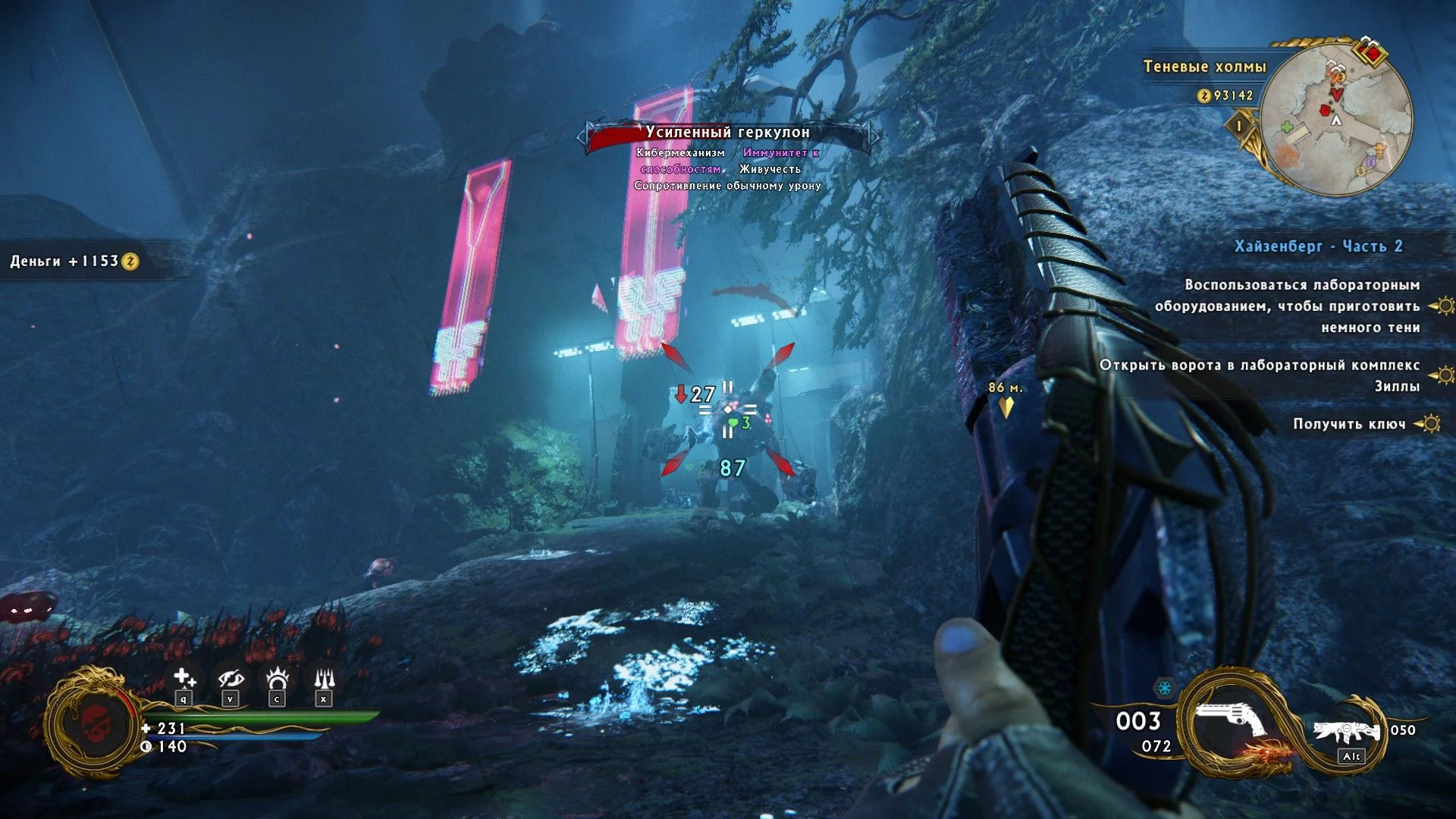The height and width of the screenshot is (819, 1456).
Task: Click the Теневые холмы location label
Action: 1204,67
